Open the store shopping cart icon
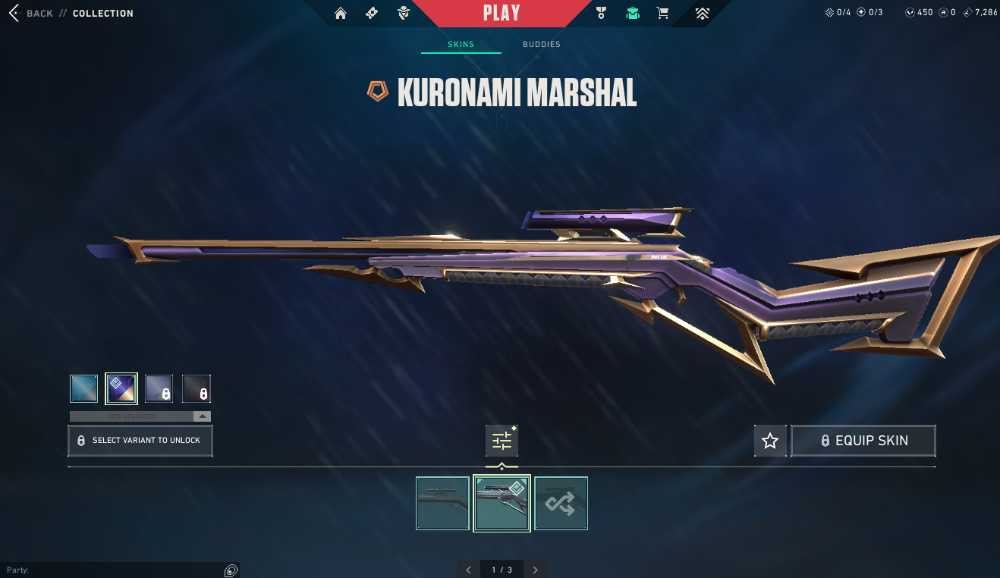This screenshot has width=1000, height=578. point(662,13)
